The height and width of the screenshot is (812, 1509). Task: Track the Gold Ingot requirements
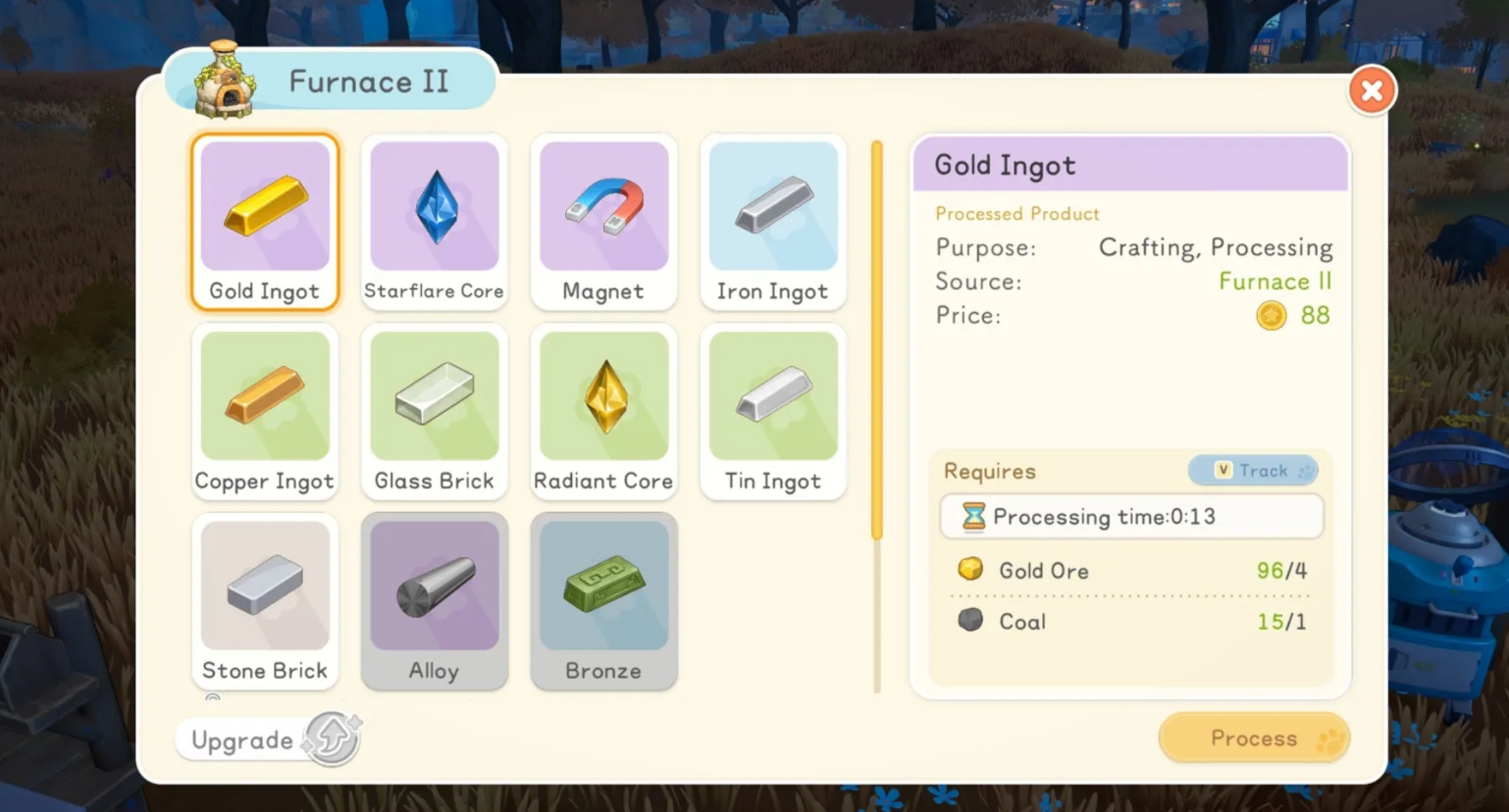pos(1252,471)
